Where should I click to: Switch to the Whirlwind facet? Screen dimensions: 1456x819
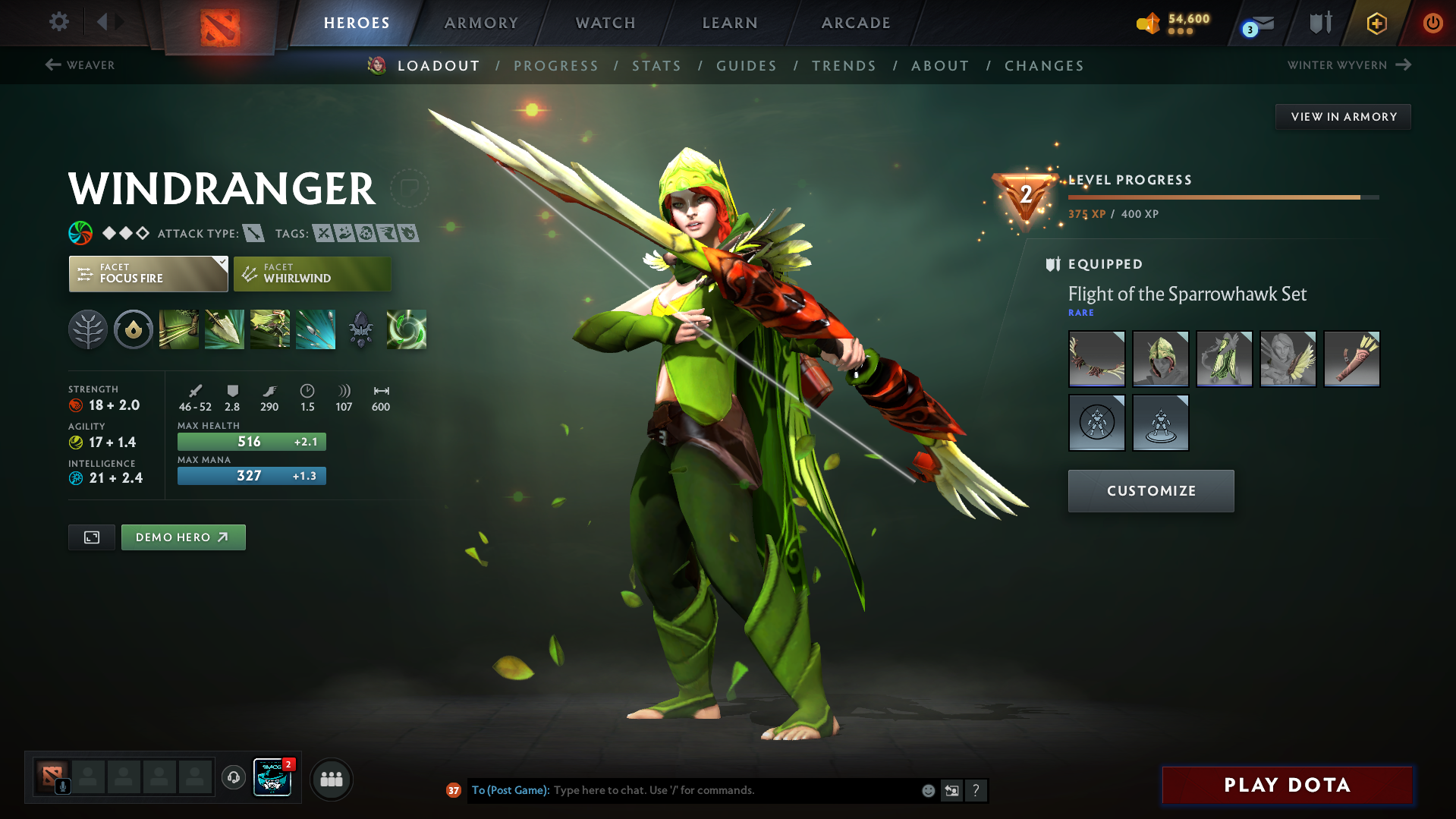tap(311, 273)
